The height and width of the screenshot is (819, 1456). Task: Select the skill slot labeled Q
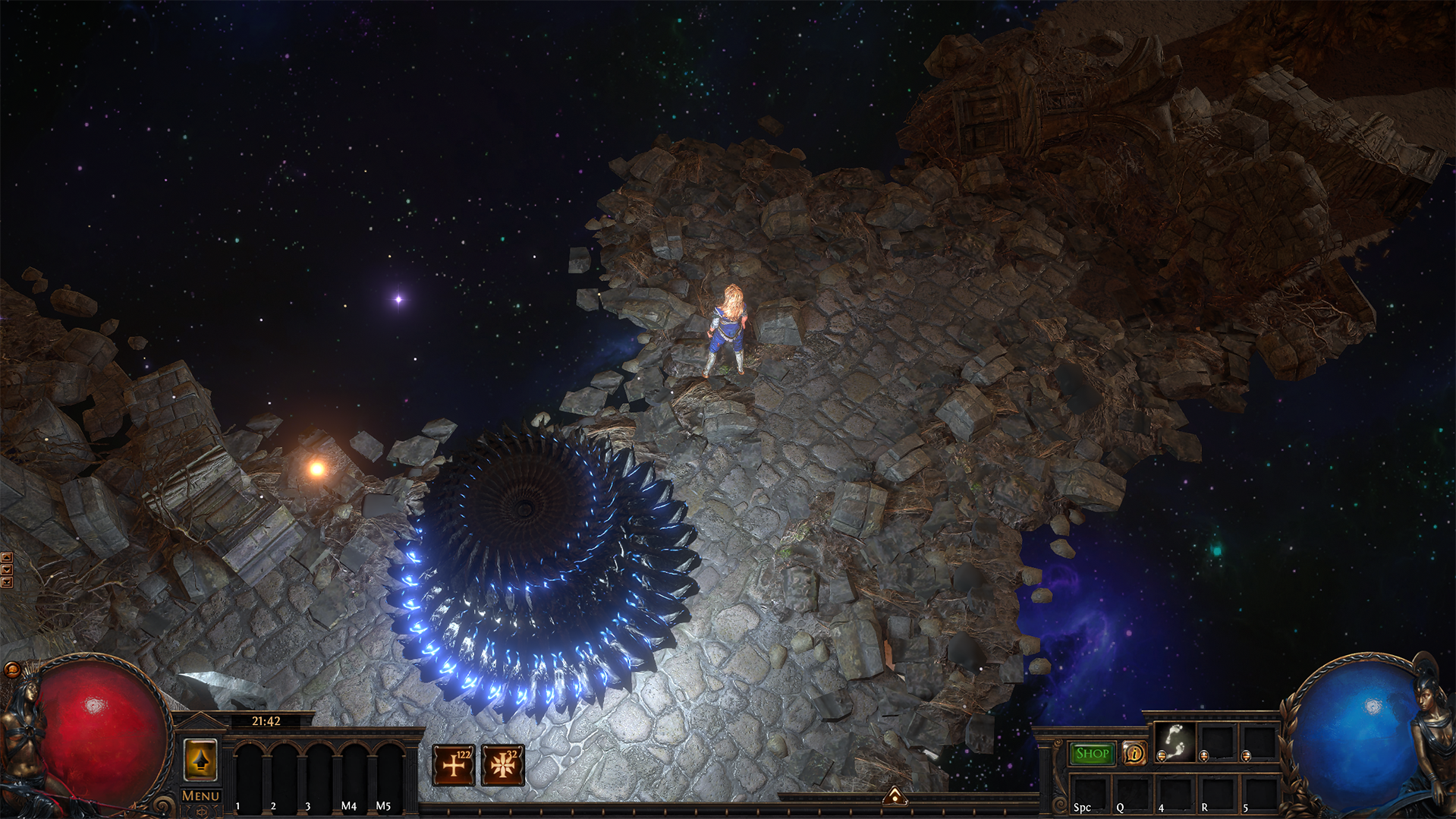tap(1131, 792)
